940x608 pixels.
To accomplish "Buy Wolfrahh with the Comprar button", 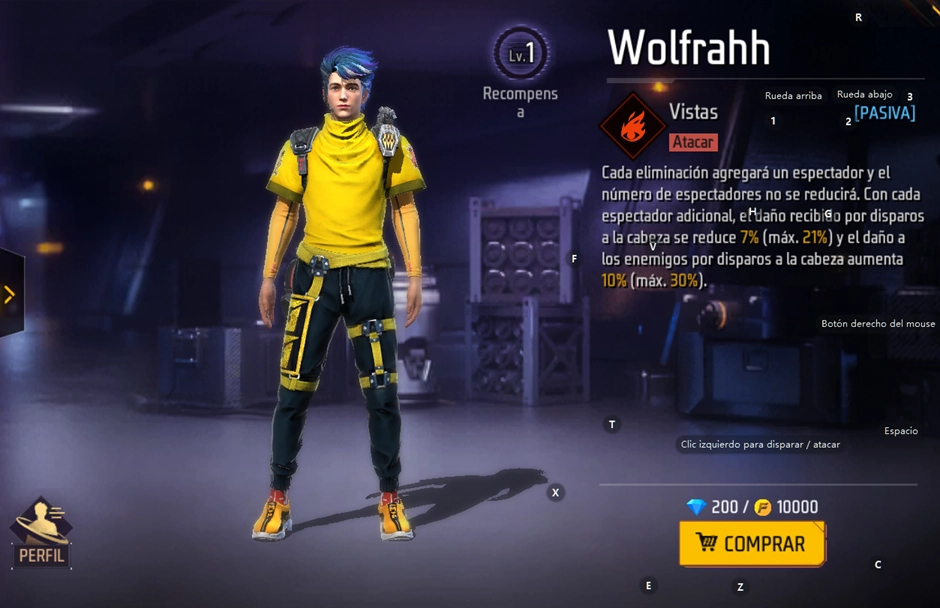I will pyautogui.click(x=752, y=544).
